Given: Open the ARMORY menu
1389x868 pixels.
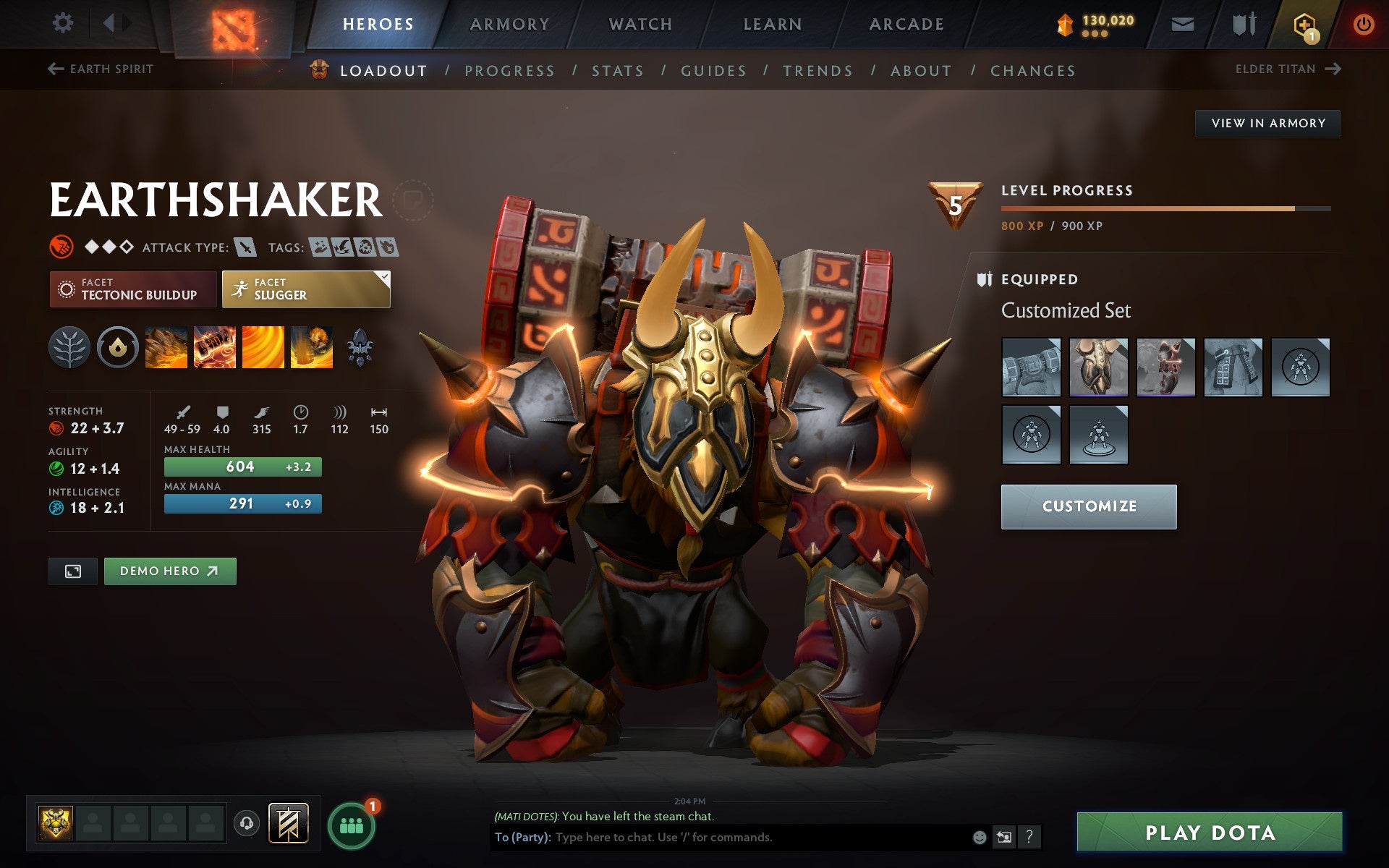Looking at the screenshot, I should click(x=509, y=23).
